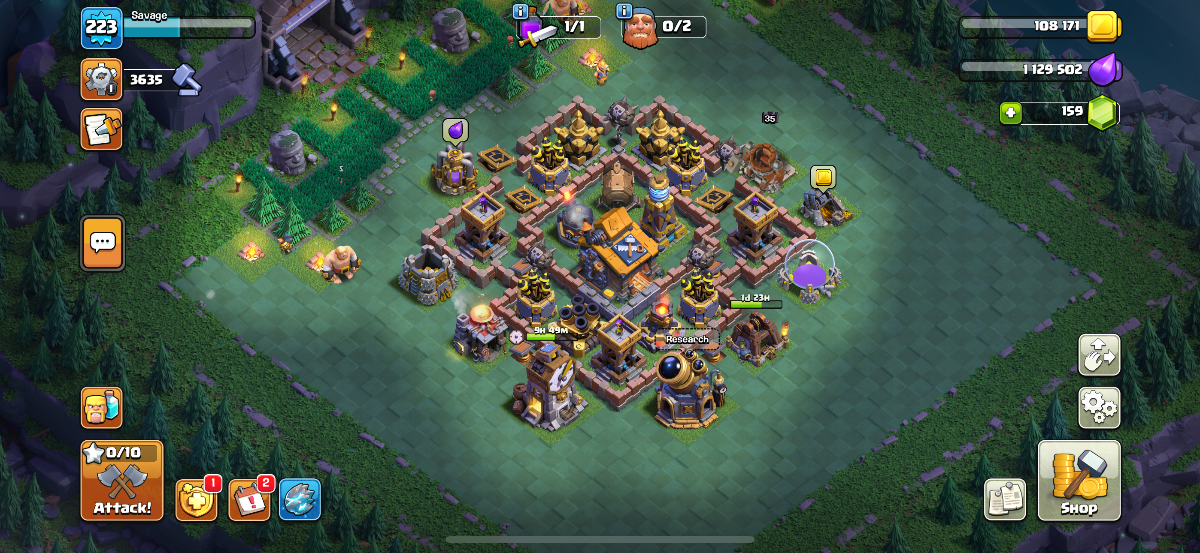Show info for the 1/1 sword counter

click(520, 11)
